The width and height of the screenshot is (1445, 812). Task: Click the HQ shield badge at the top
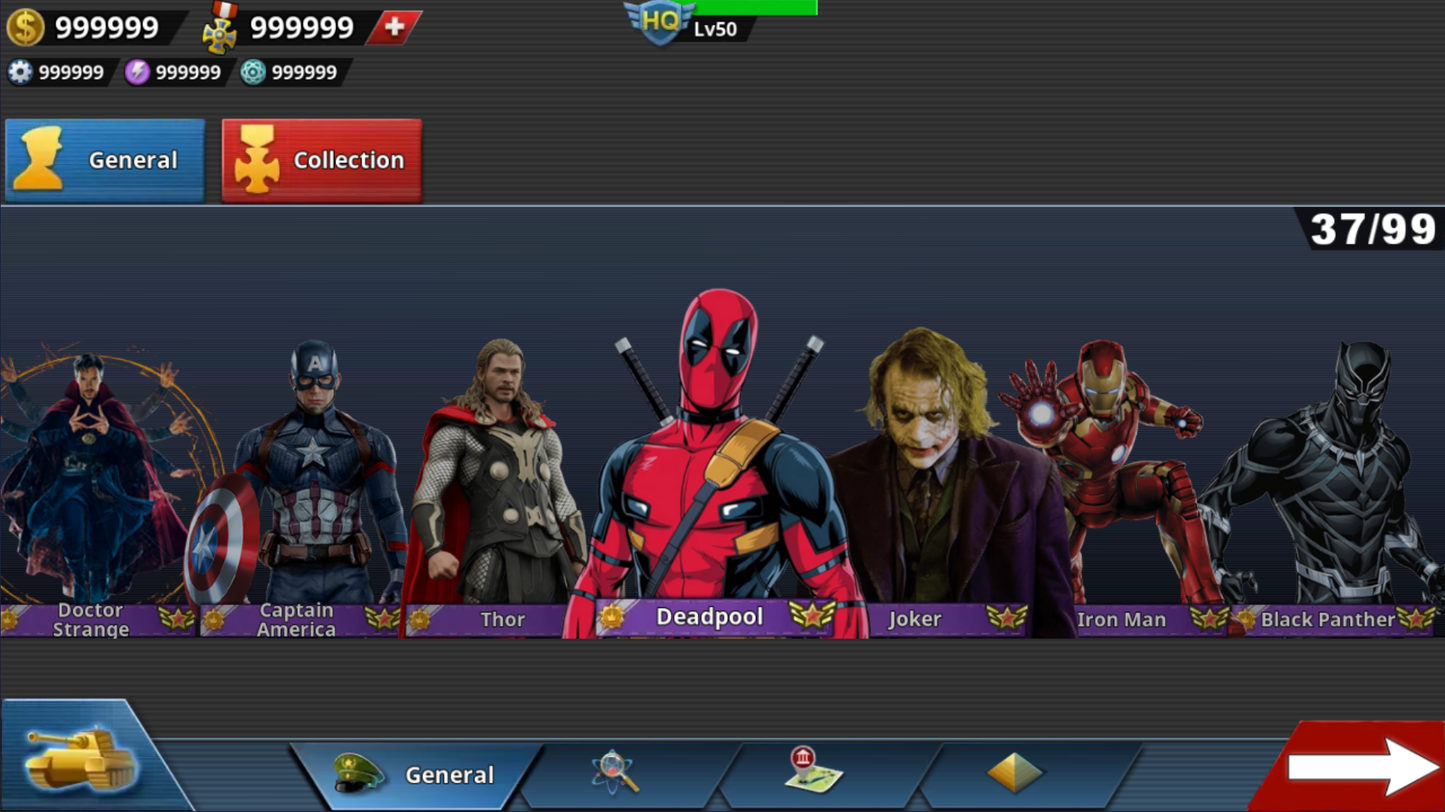pos(660,20)
